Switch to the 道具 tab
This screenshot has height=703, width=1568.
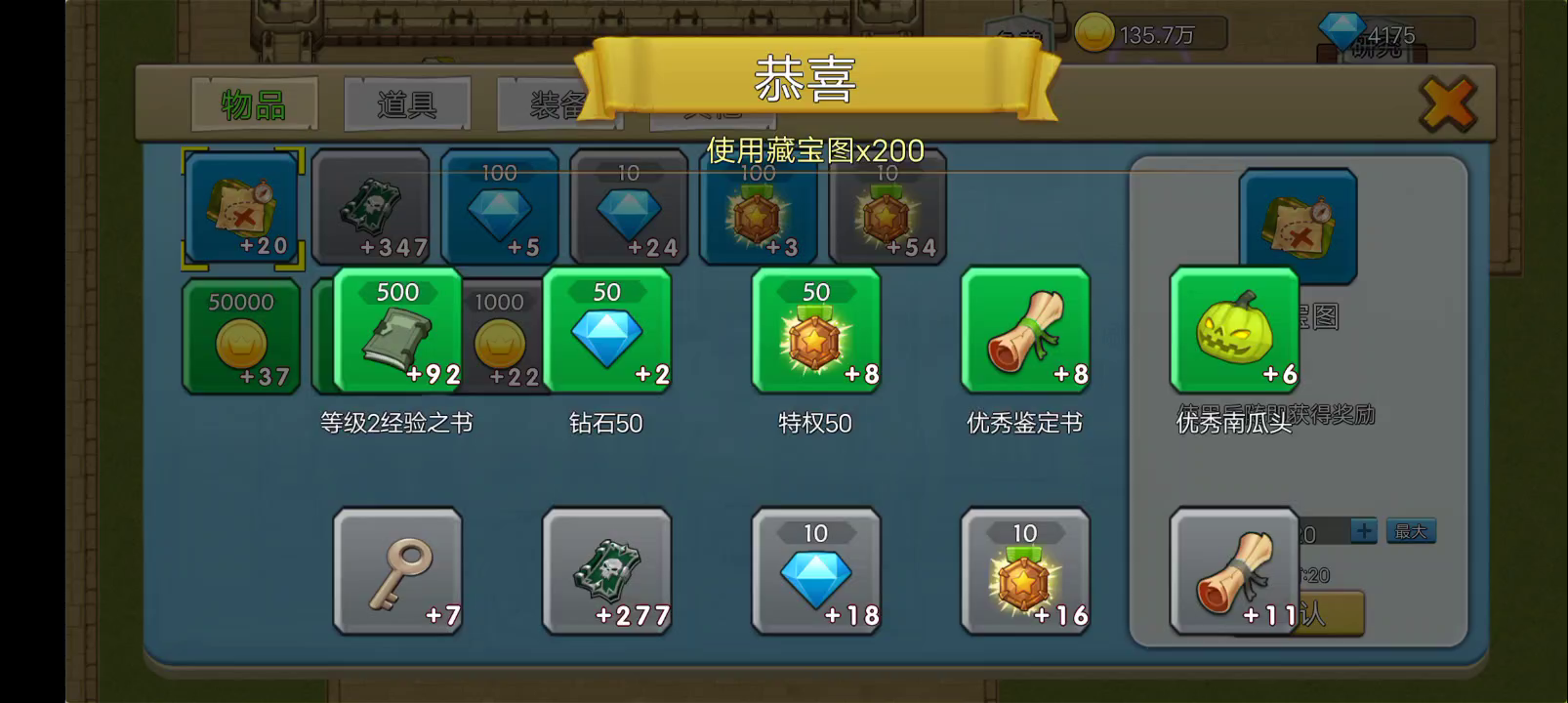[x=405, y=102]
